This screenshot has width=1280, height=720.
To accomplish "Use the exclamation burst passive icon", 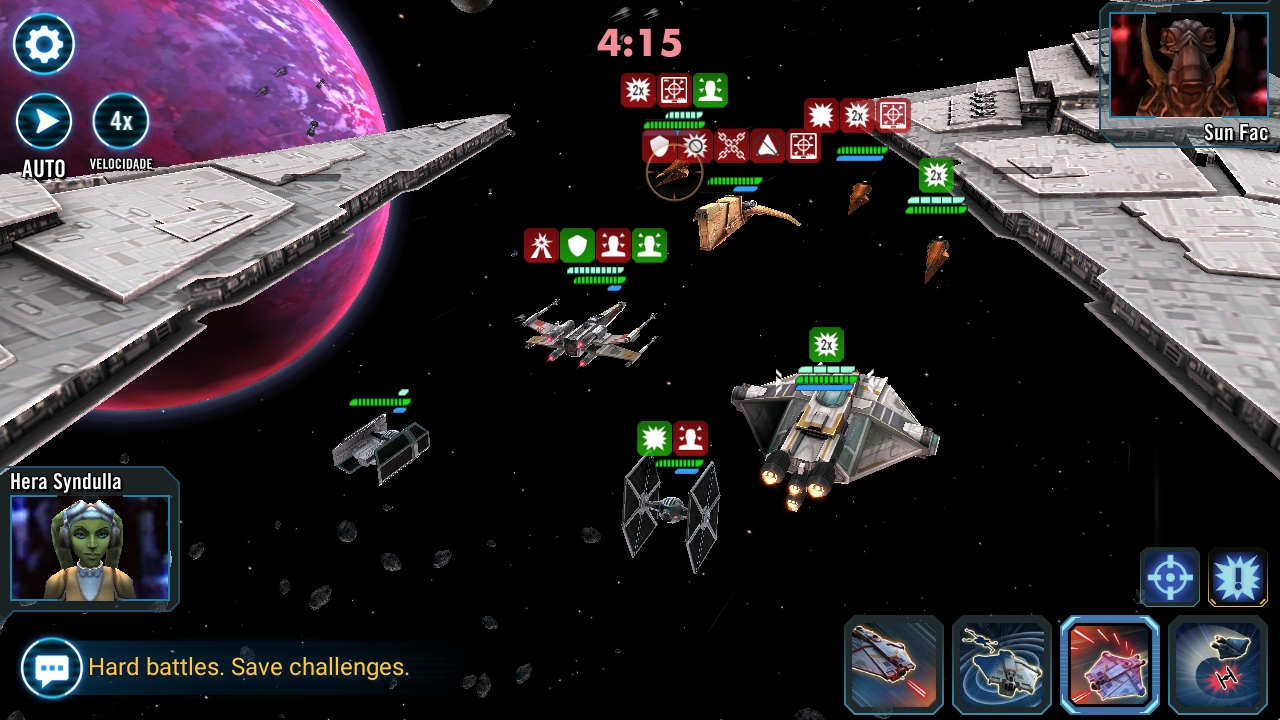I will tap(1237, 577).
